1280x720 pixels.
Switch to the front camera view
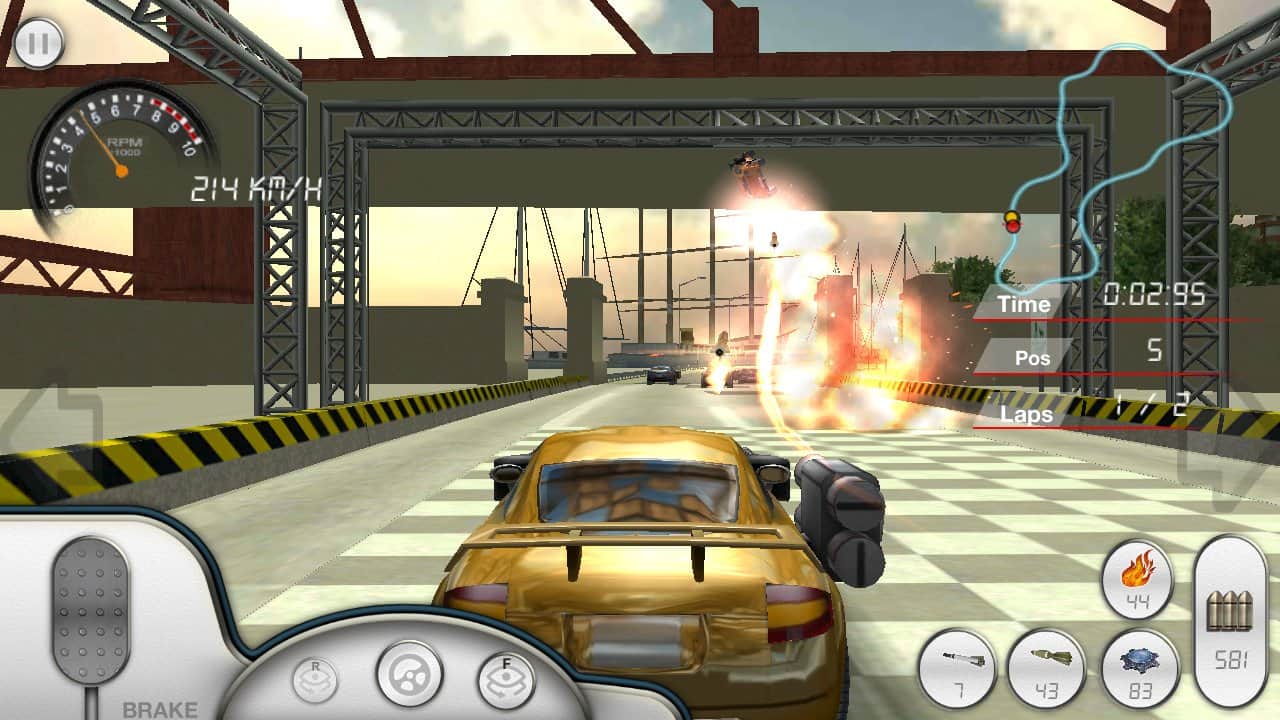click(x=505, y=680)
